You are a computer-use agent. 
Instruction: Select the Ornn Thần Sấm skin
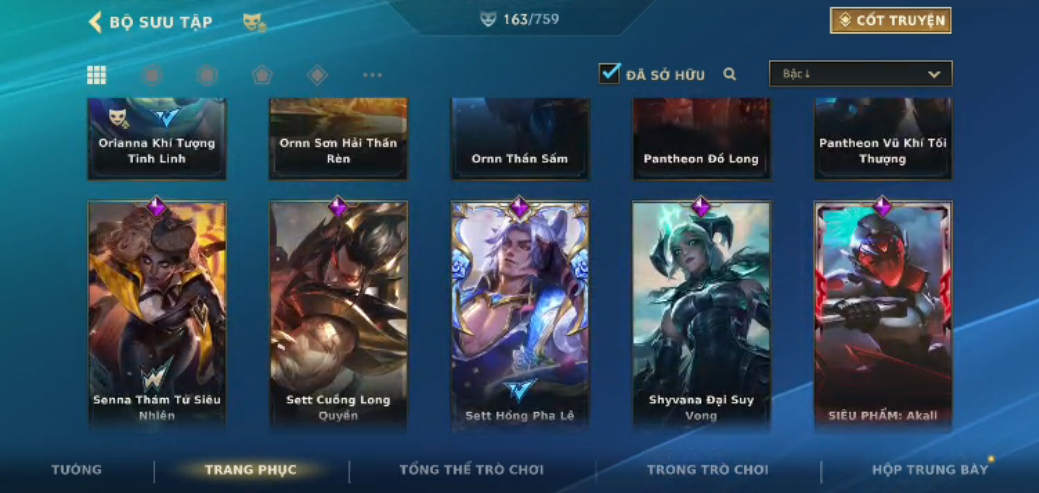[520, 139]
